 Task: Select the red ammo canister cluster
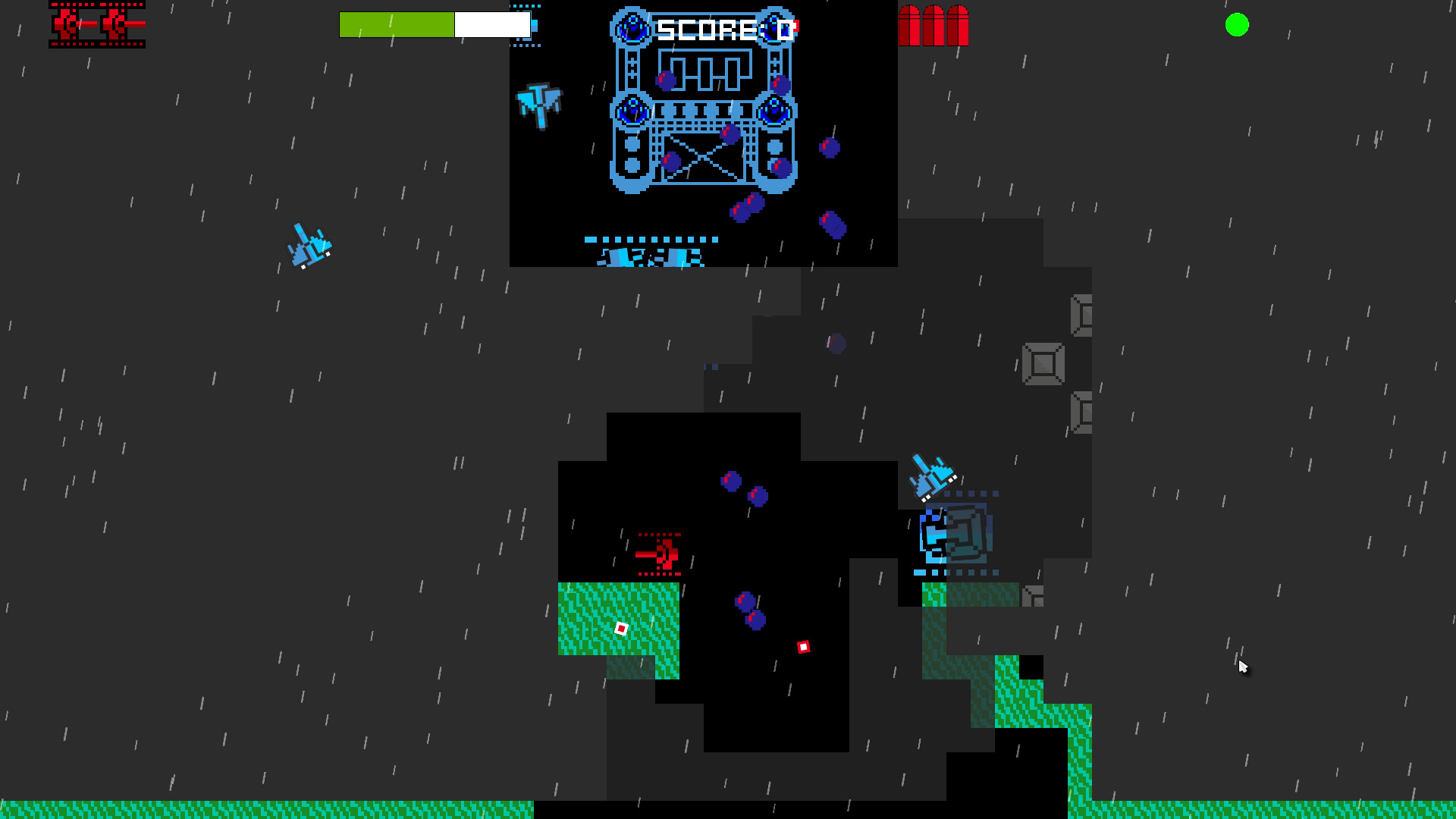point(932,25)
